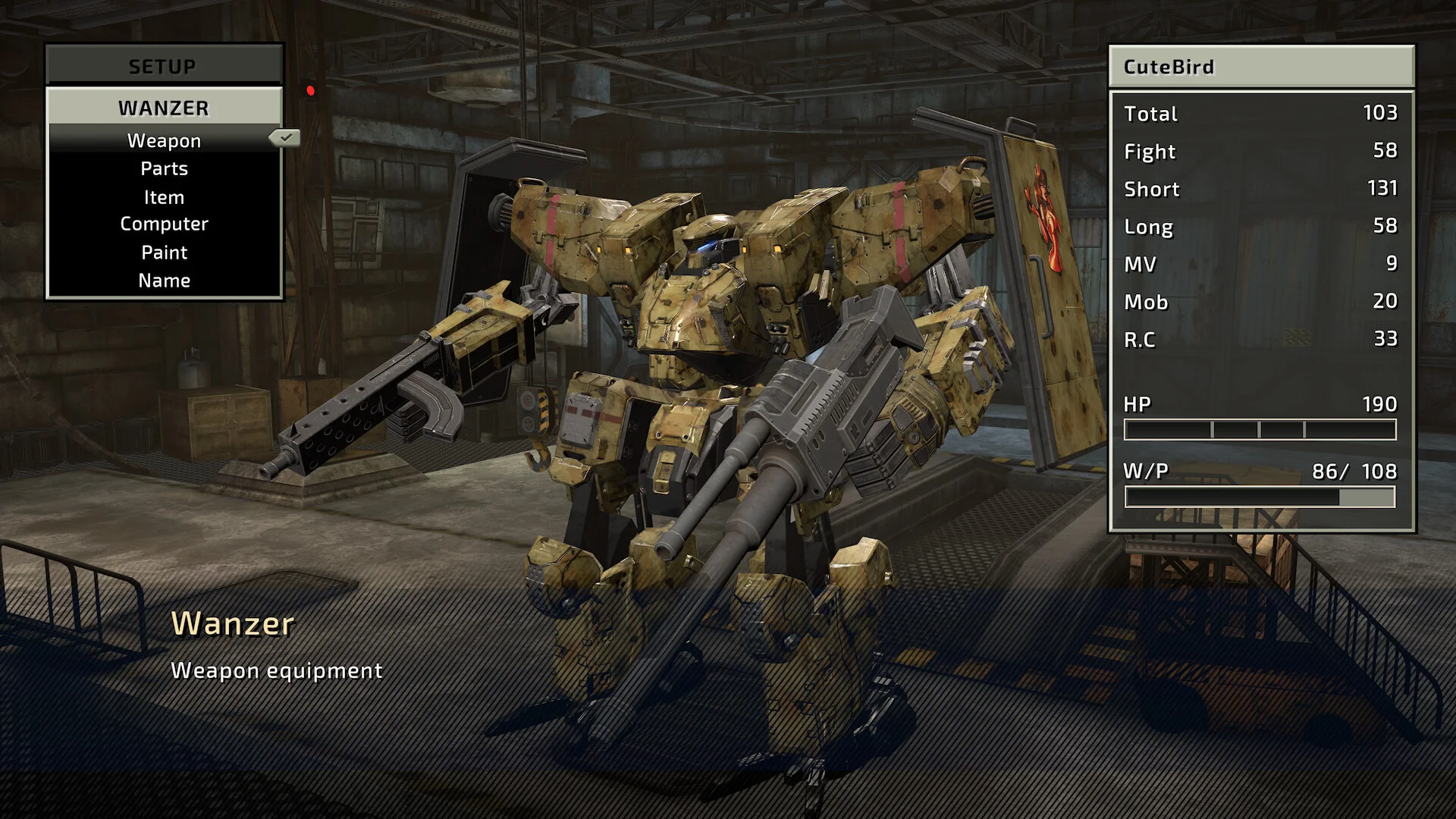Screen dimensions: 1456x819
Task: Click the WANZER category header
Action: tap(164, 108)
